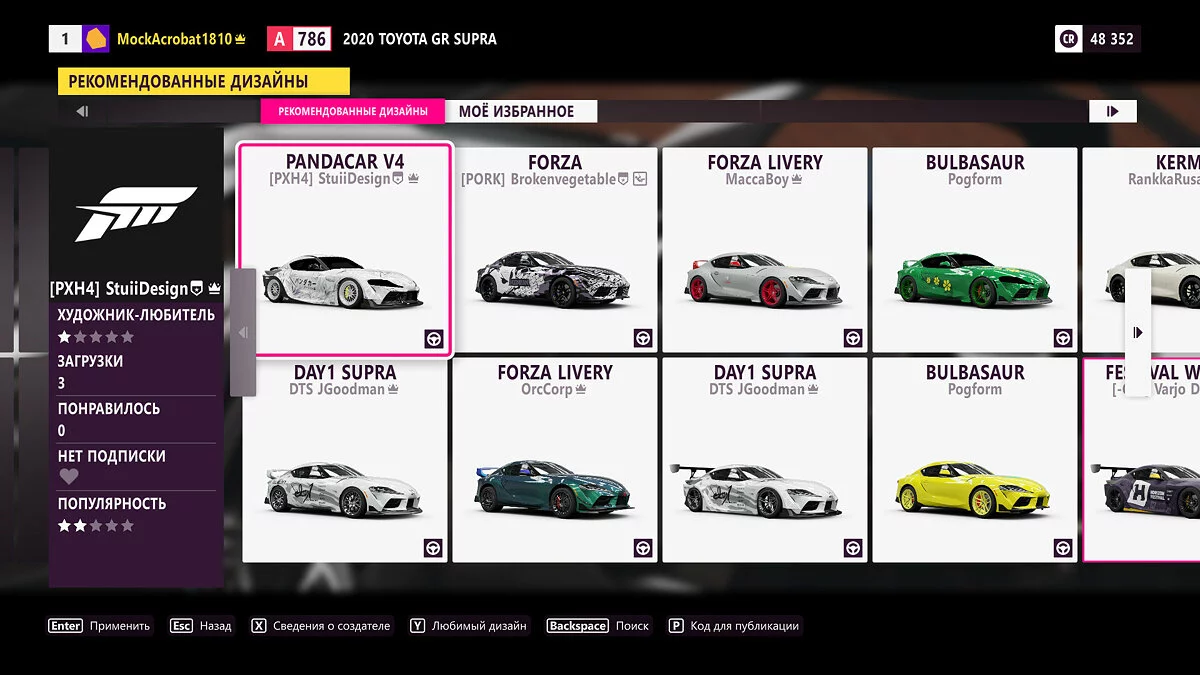Select the green Bulbasaur Supra design
Screen dimensions: 1200x675
click(975, 250)
